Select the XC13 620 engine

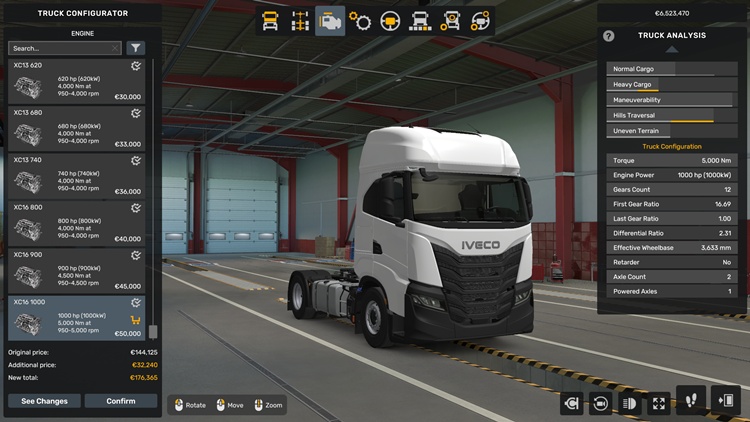76,81
